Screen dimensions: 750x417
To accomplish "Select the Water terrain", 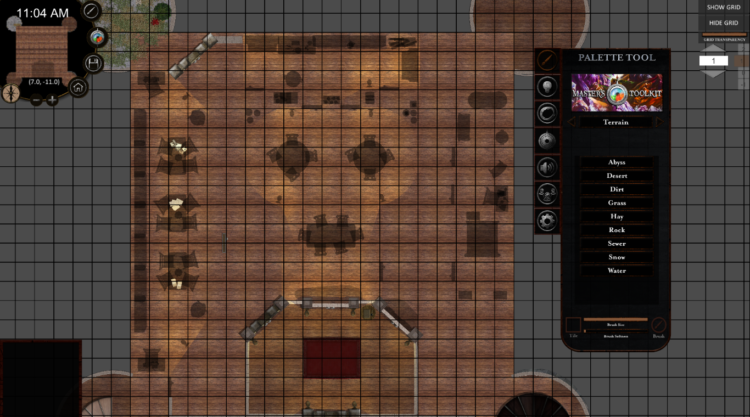I will point(616,270).
